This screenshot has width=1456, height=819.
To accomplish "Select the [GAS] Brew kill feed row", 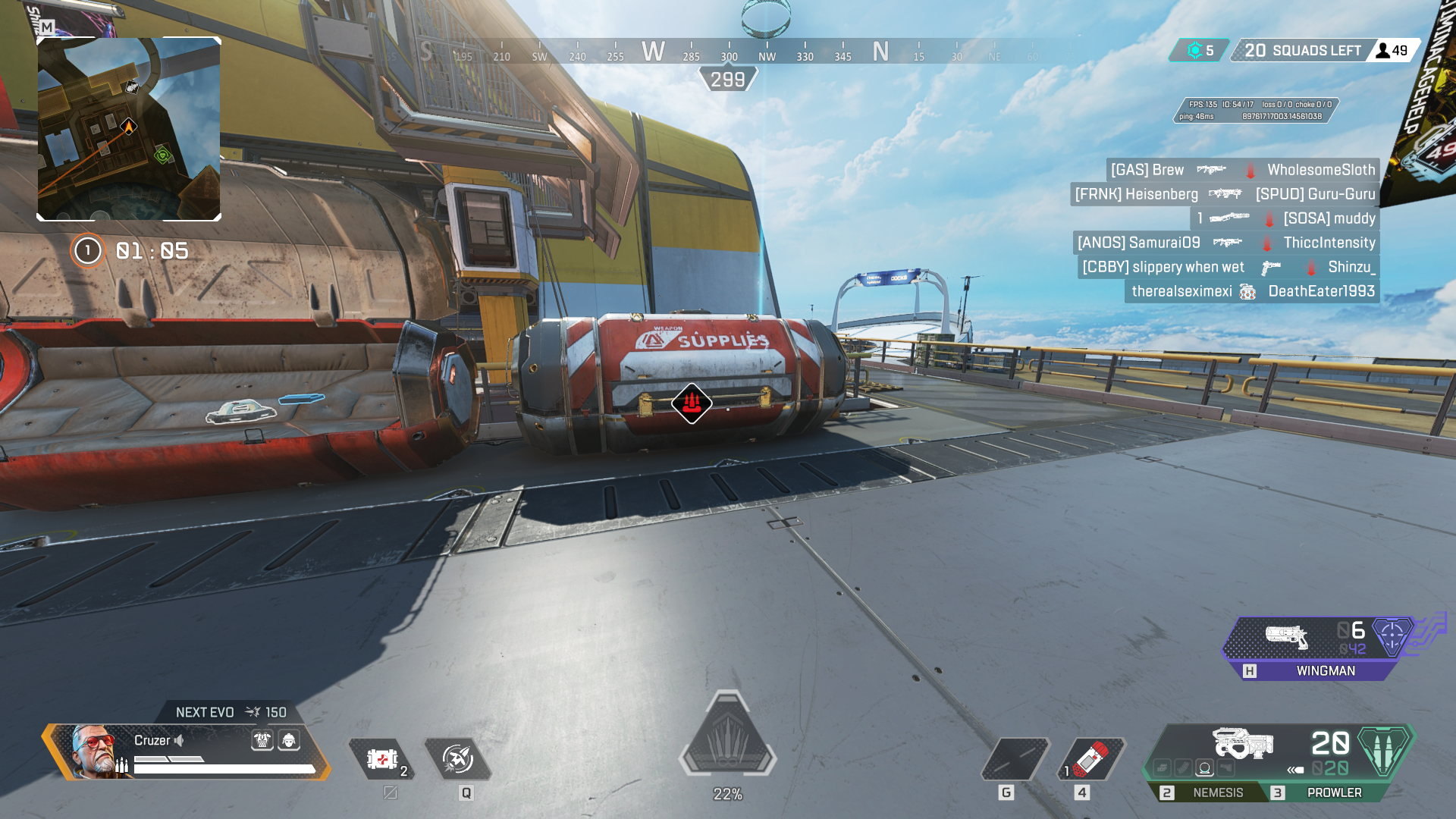I will click(x=1242, y=170).
